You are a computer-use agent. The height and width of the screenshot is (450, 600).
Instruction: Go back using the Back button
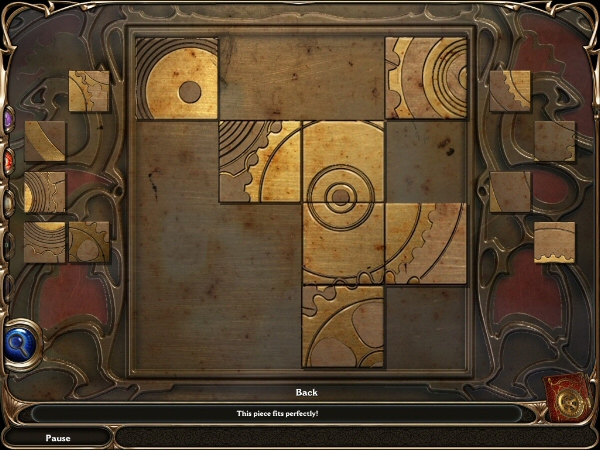point(306,392)
